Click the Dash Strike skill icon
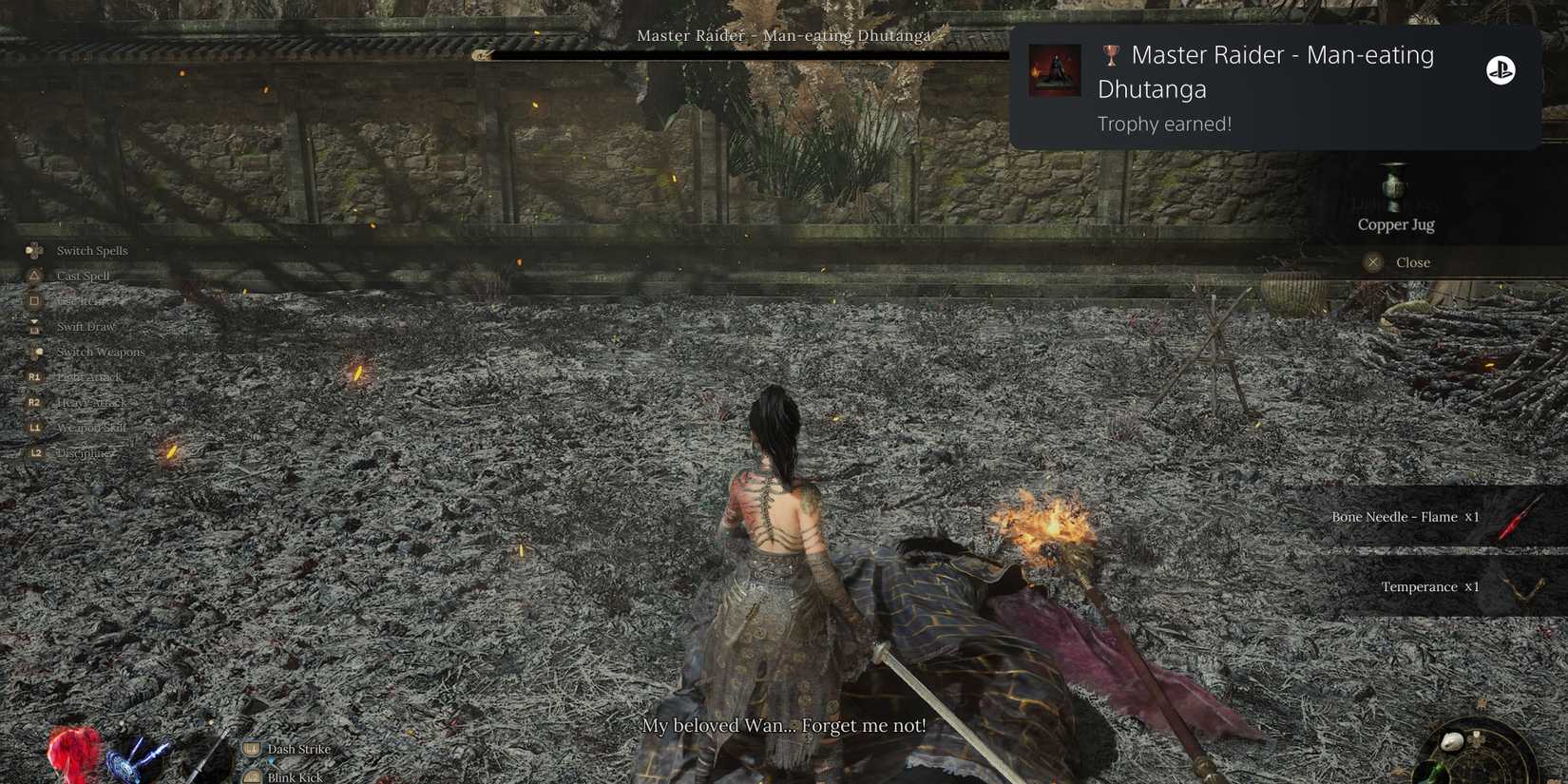Image resolution: width=1568 pixels, height=784 pixels. tap(251, 749)
